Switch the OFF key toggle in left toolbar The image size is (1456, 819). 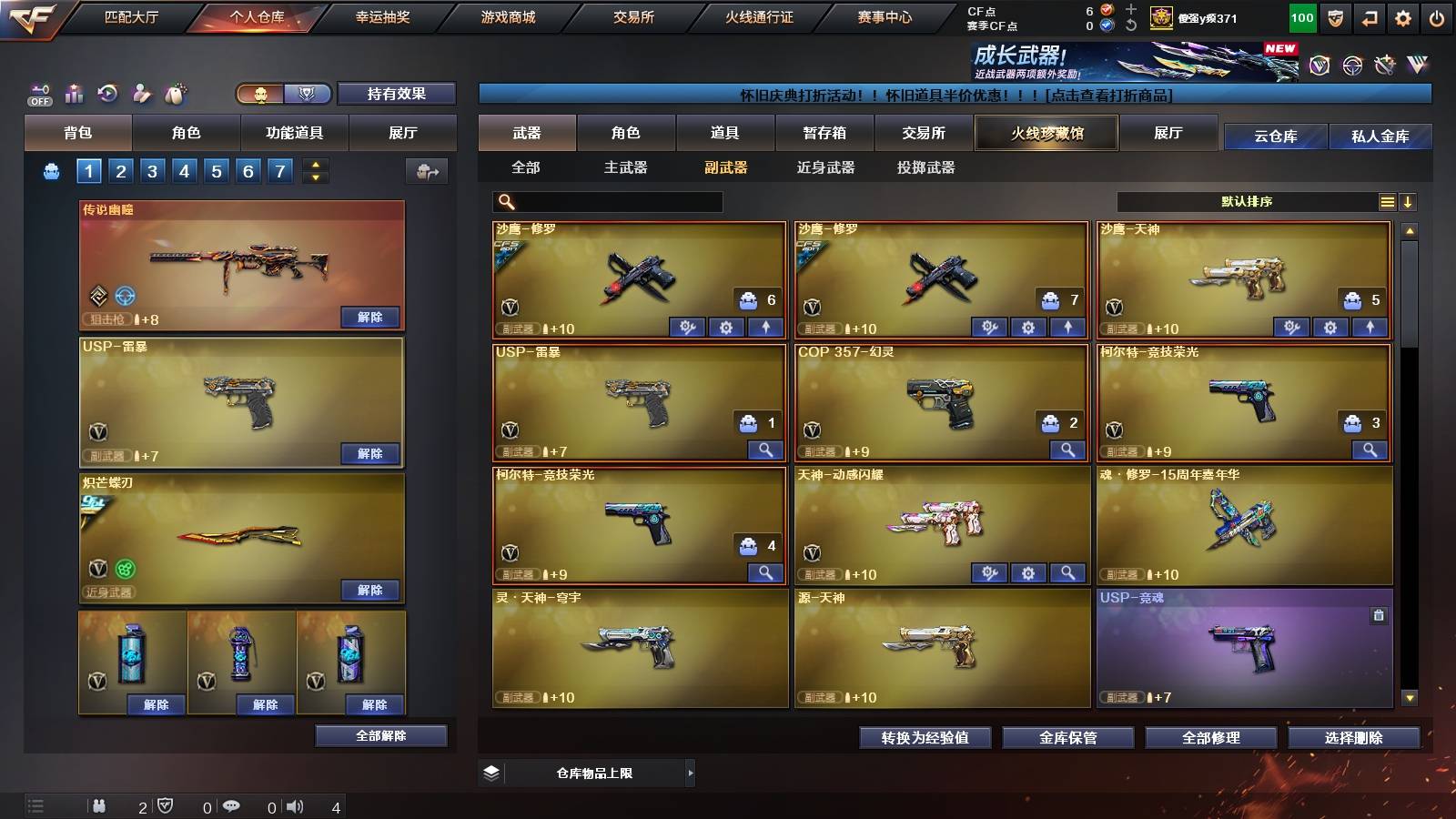tap(38, 92)
